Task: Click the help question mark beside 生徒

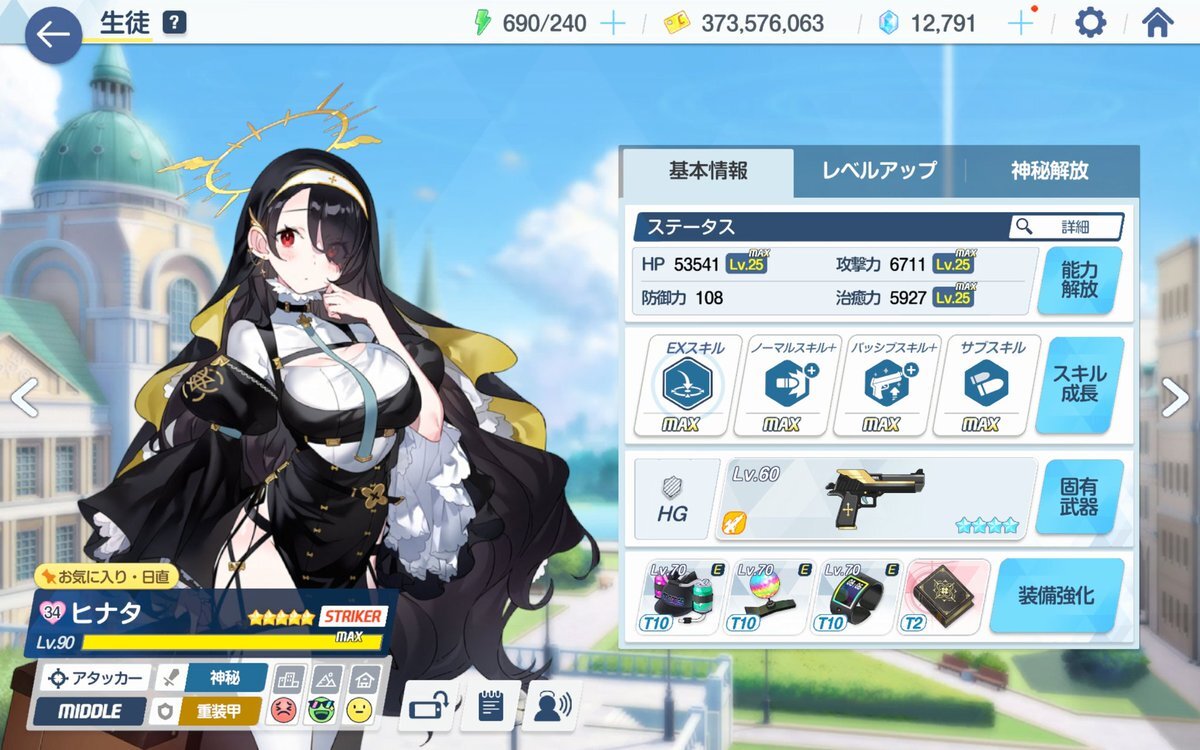Action: tap(174, 22)
